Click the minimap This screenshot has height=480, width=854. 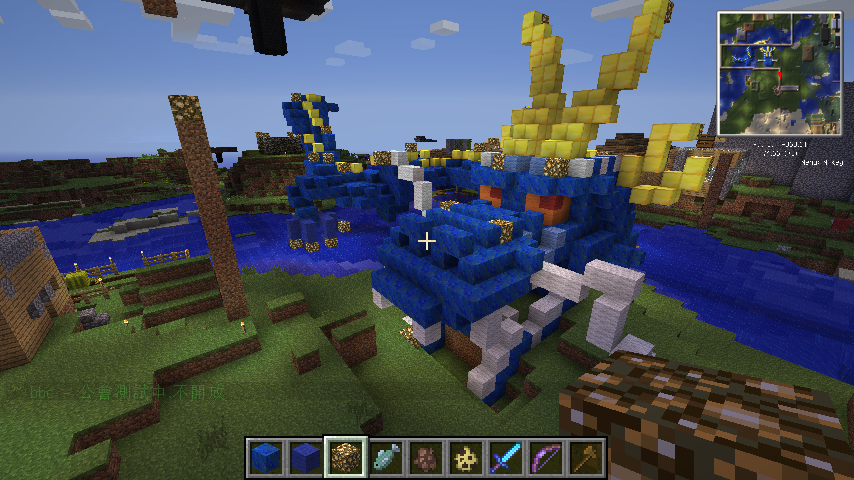(x=779, y=73)
